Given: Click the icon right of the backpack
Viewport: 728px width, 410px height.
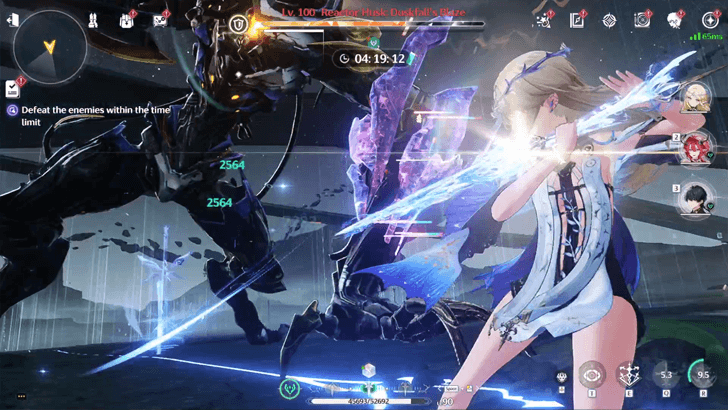Looking at the screenshot, I should [160, 19].
